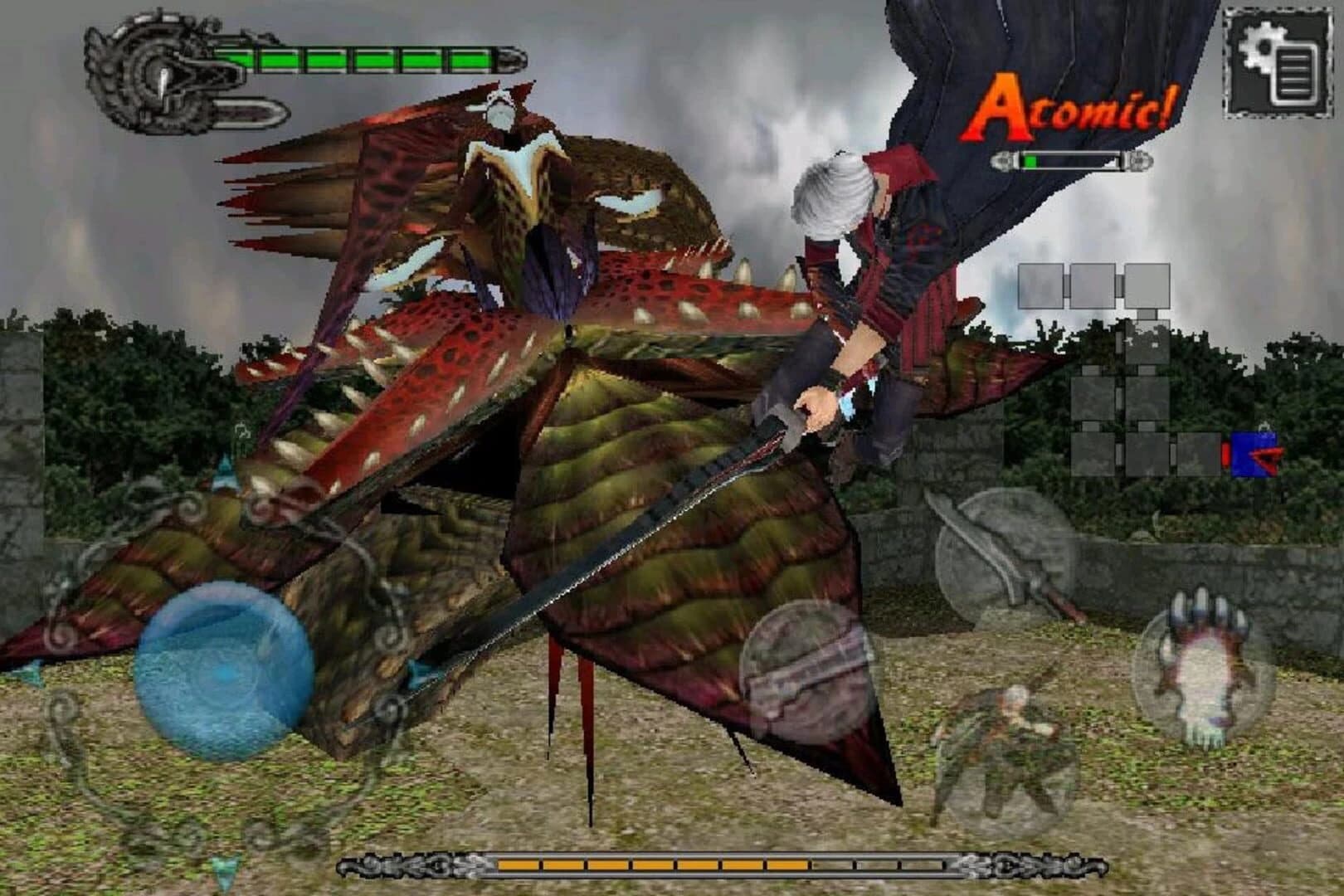
Task: Select the Atomic! style rank display
Action: (x=1072, y=106)
